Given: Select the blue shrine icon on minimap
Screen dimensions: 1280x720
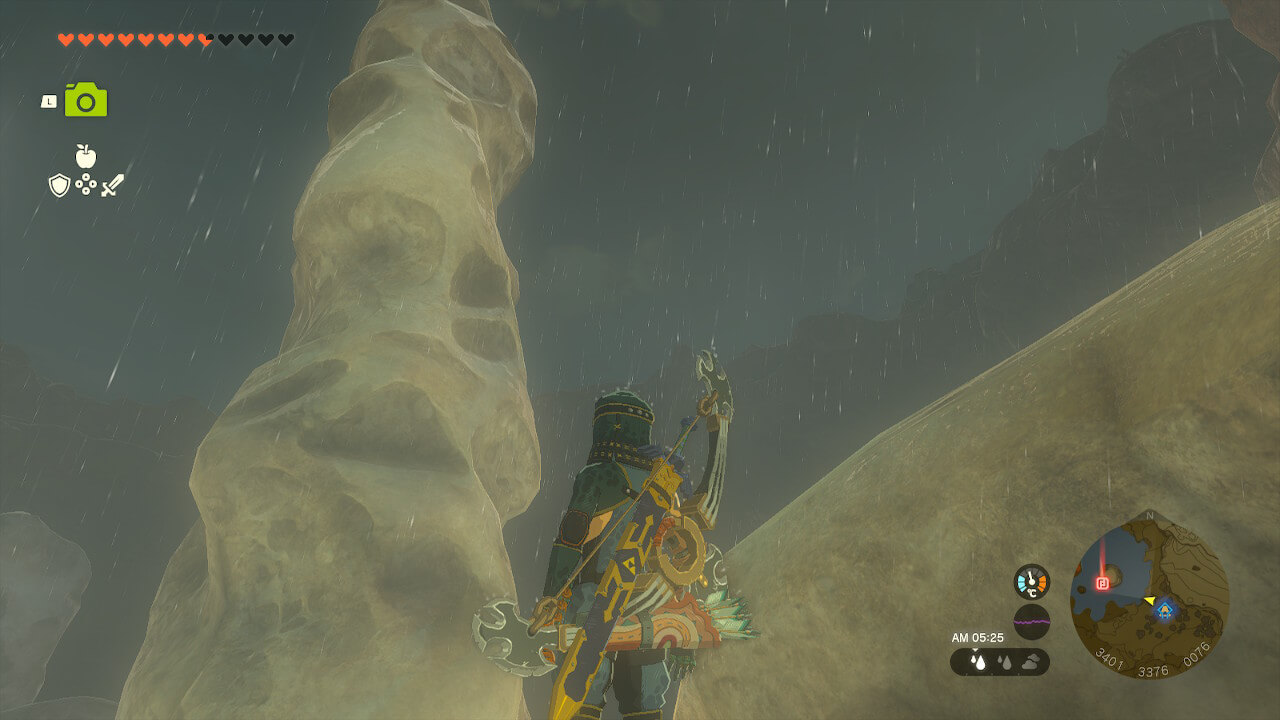Looking at the screenshot, I should [x=1164, y=609].
